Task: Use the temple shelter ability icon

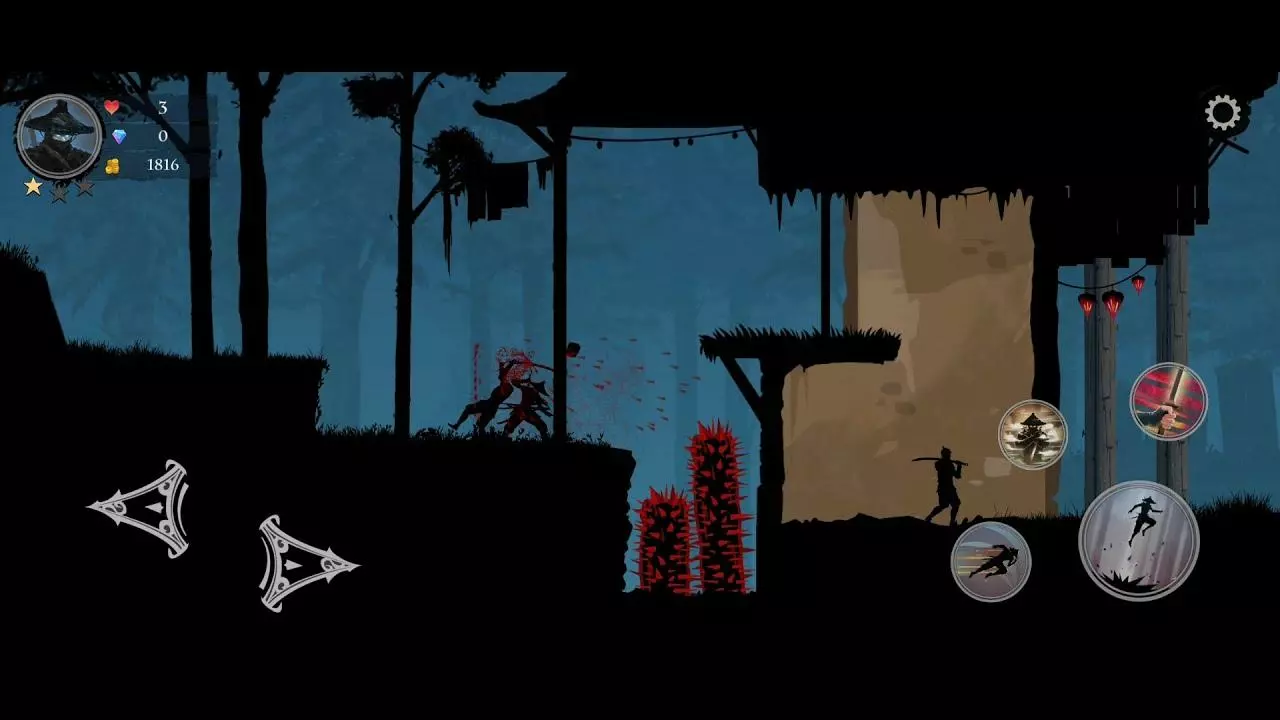Action: (x=1031, y=435)
